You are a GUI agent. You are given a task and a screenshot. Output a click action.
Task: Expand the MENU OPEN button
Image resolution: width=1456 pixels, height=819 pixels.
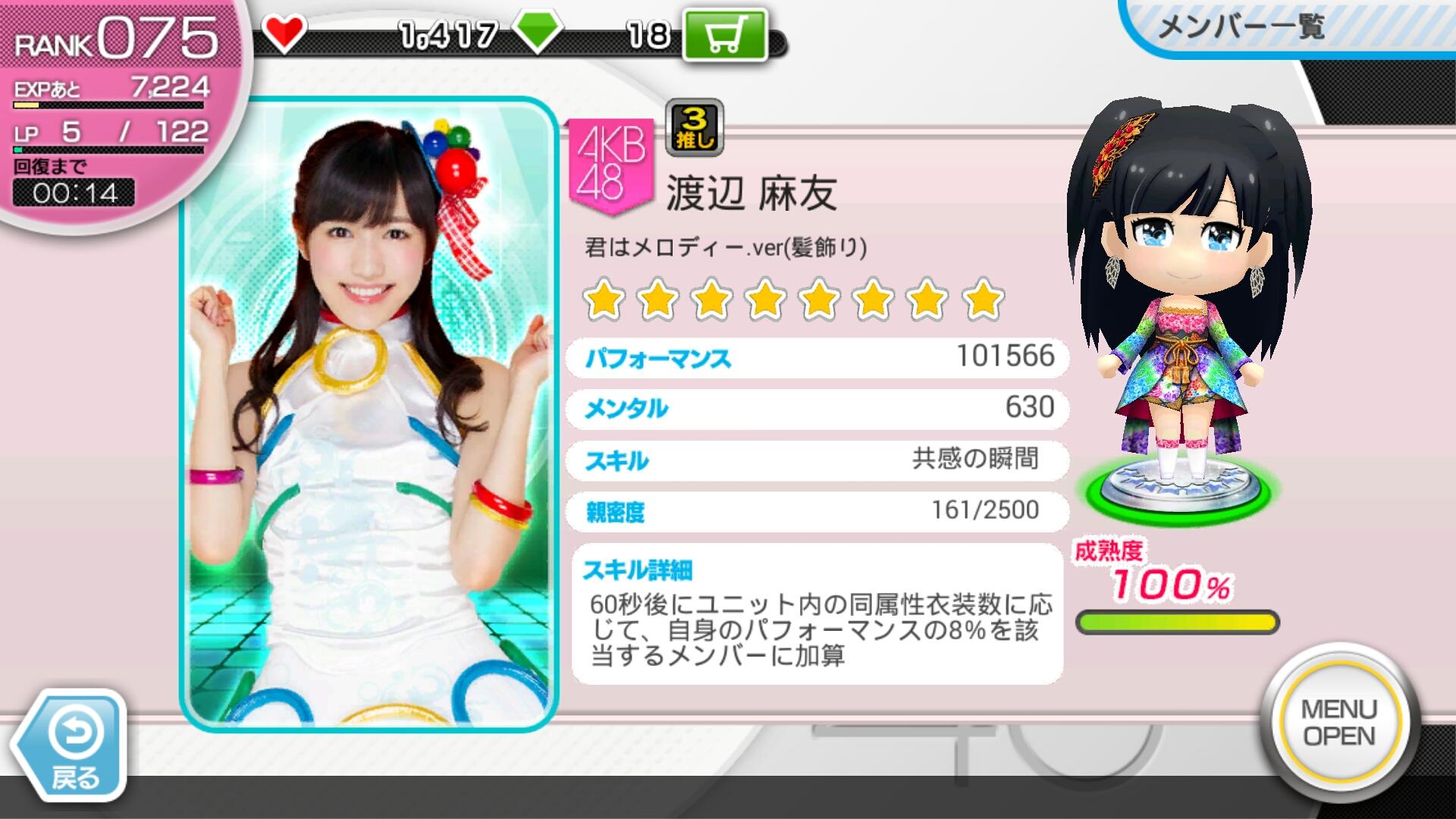1338,722
